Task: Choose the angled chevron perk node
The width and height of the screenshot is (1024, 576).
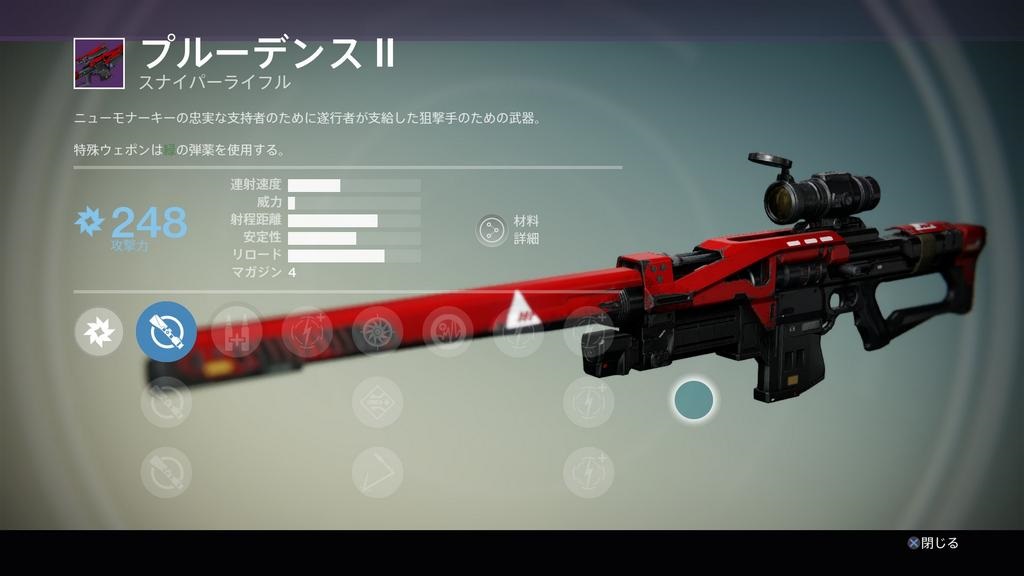Action: (x=377, y=472)
